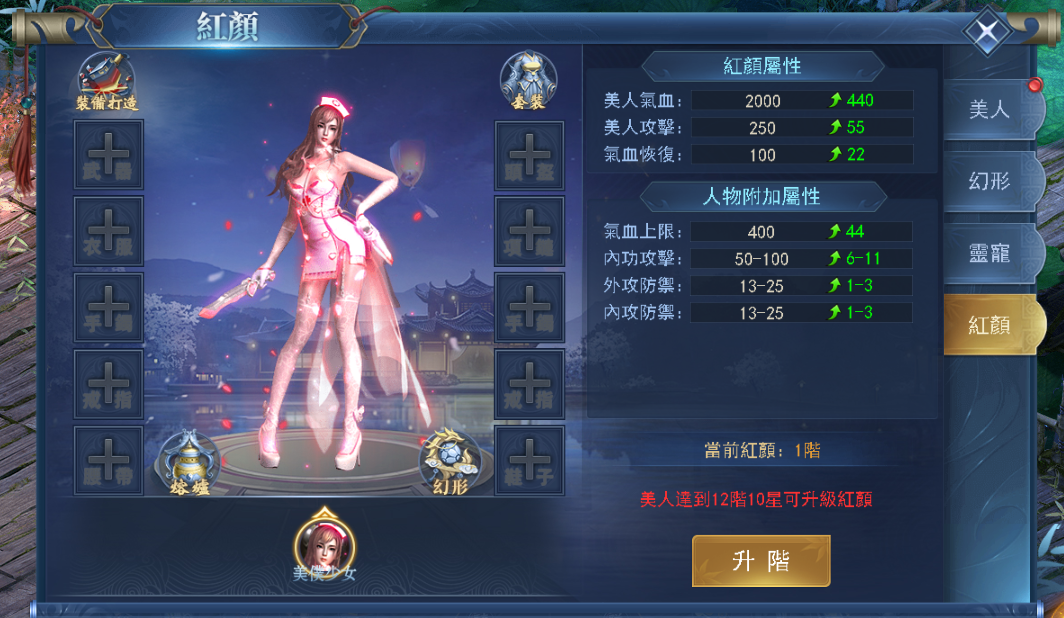The height and width of the screenshot is (618, 1064).
Task: Close the 紅顏 panel
Action: [x=987, y=33]
